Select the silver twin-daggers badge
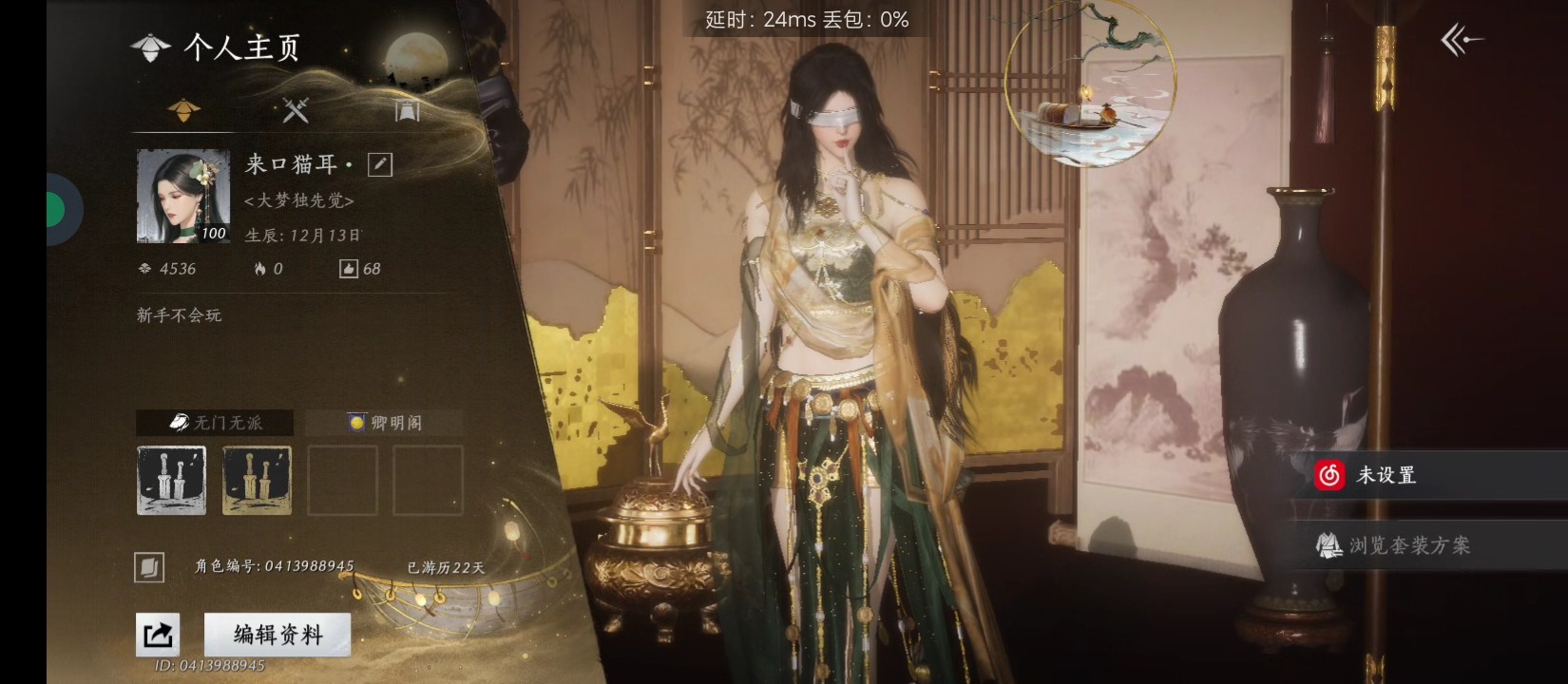 tap(172, 481)
